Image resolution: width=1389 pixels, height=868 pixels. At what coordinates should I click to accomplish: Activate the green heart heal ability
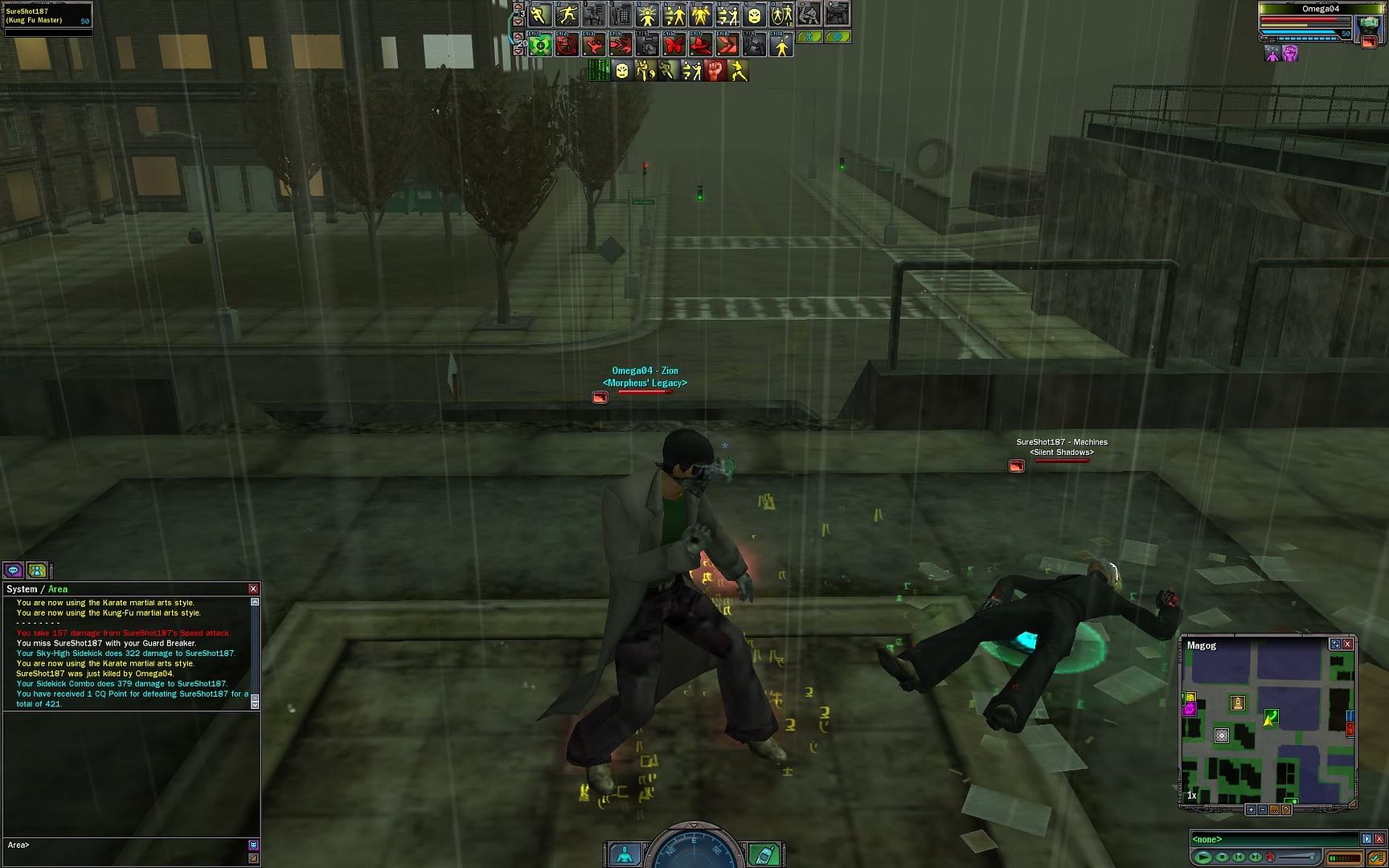click(x=540, y=46)
